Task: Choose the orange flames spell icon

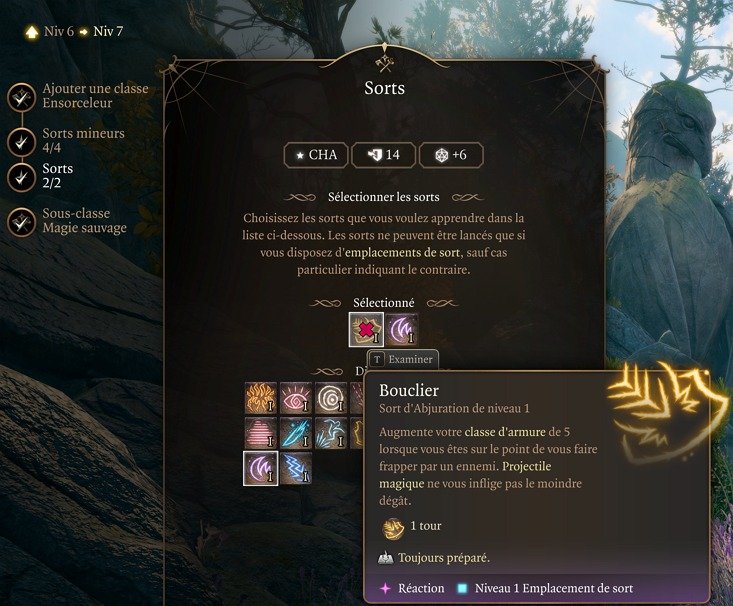Action: point(261,398)
